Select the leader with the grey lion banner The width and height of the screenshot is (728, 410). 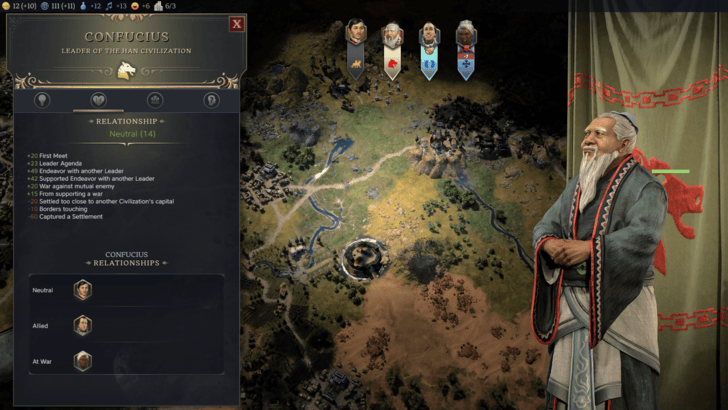click(355, 50)
